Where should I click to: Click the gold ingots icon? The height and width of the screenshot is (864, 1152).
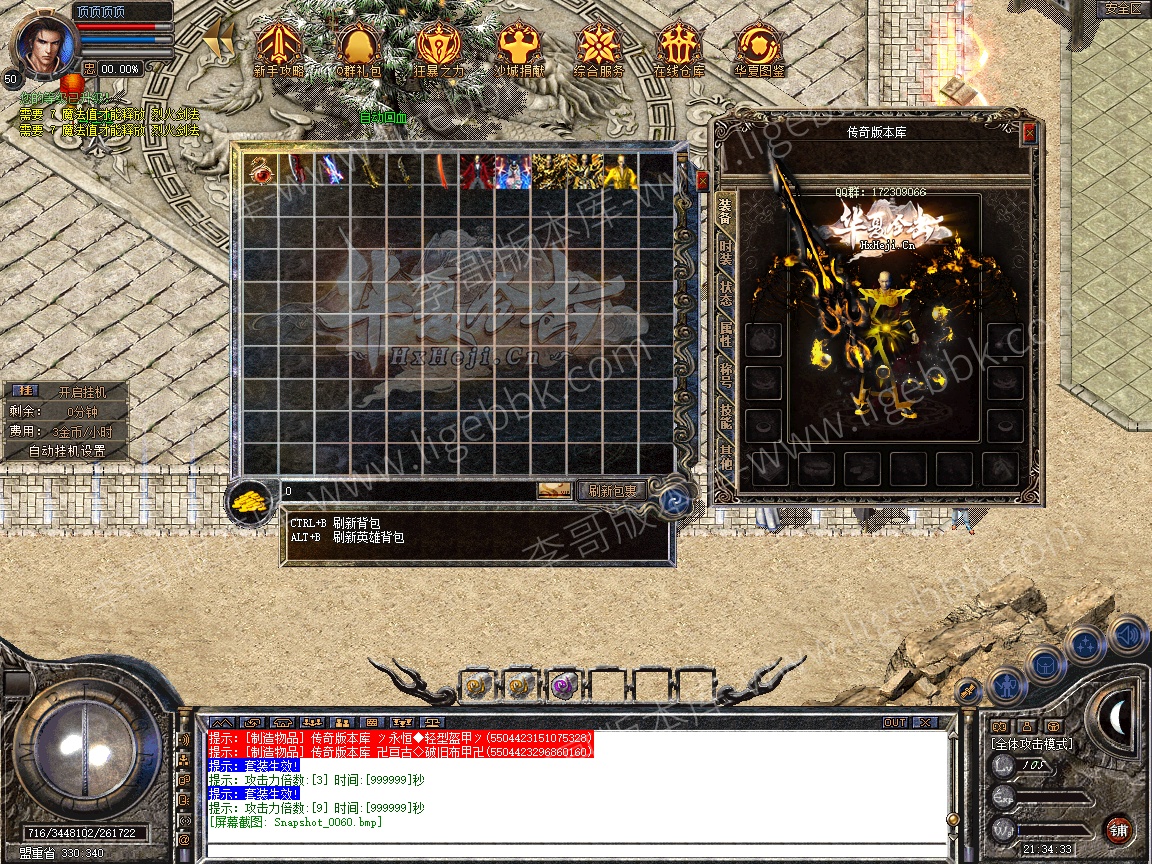coord(247,502)
